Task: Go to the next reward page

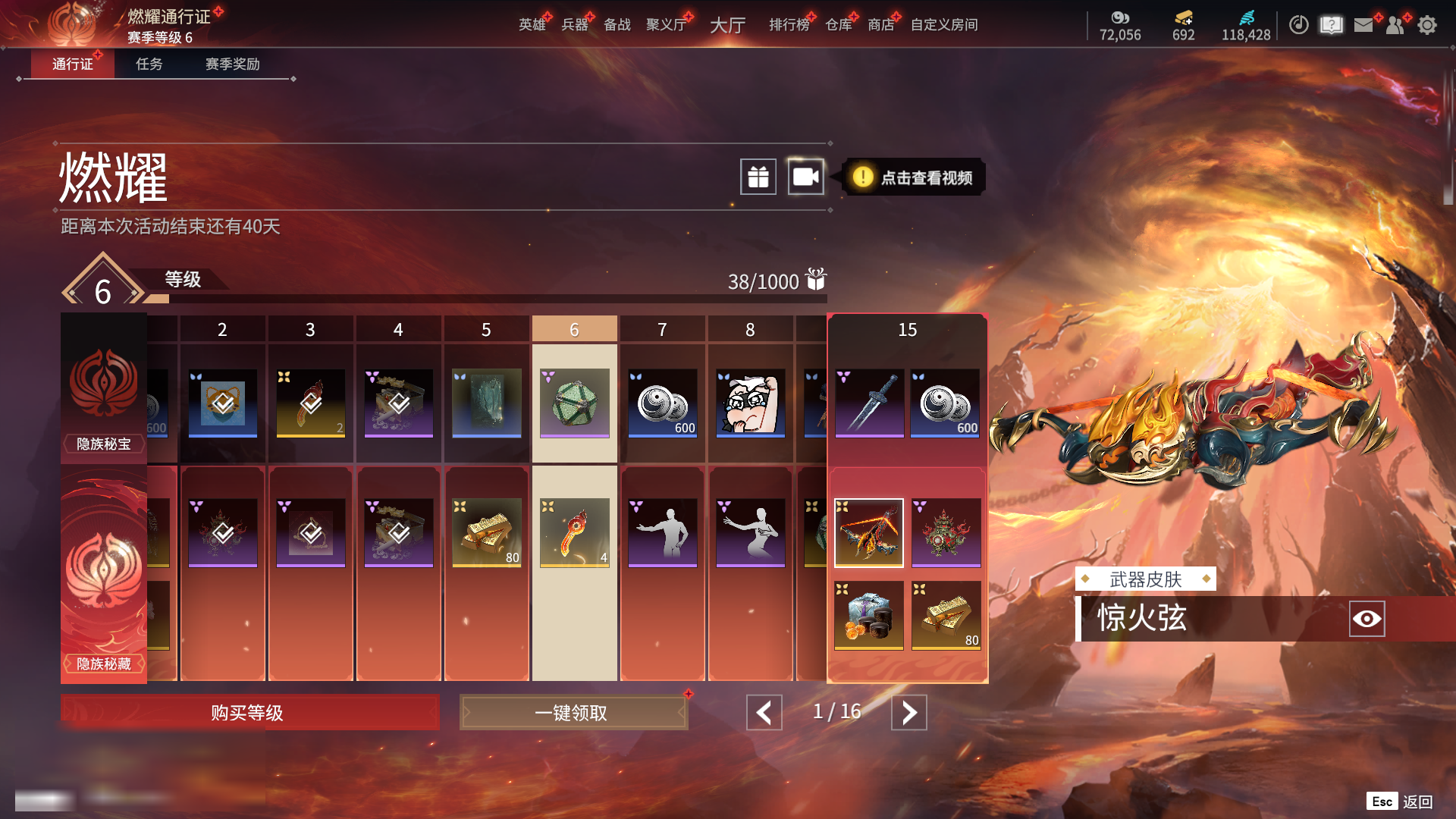Action: (x=908, y=713)
